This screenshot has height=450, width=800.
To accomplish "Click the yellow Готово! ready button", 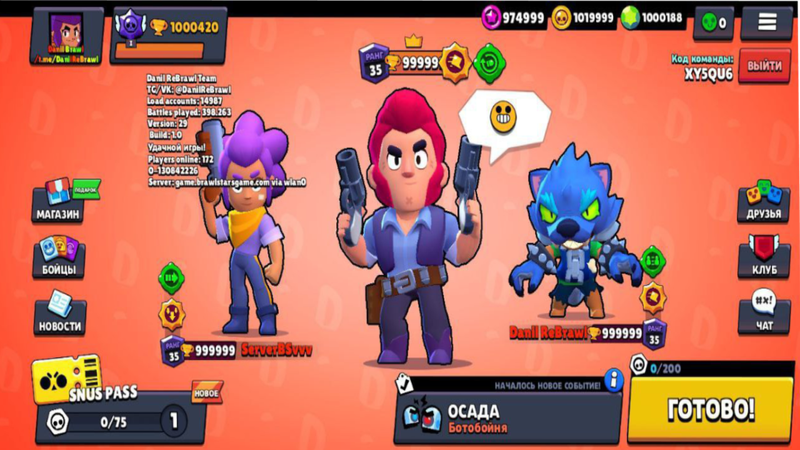I will (x=710, y=409).
